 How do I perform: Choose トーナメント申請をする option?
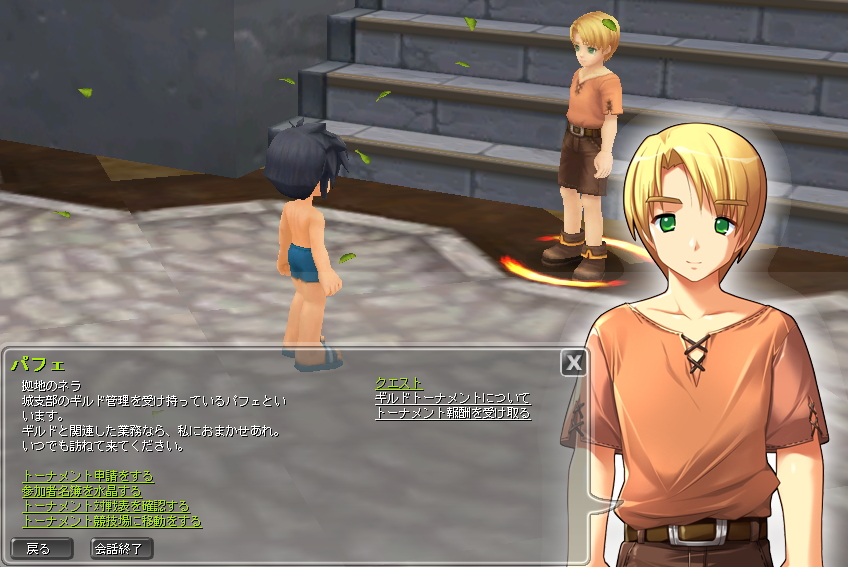tap(88, 476)
